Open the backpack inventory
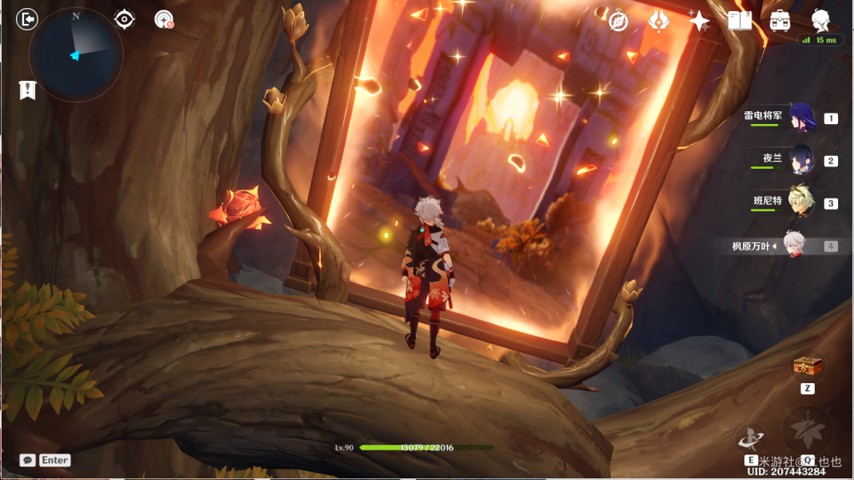 (x=780, y=20)
